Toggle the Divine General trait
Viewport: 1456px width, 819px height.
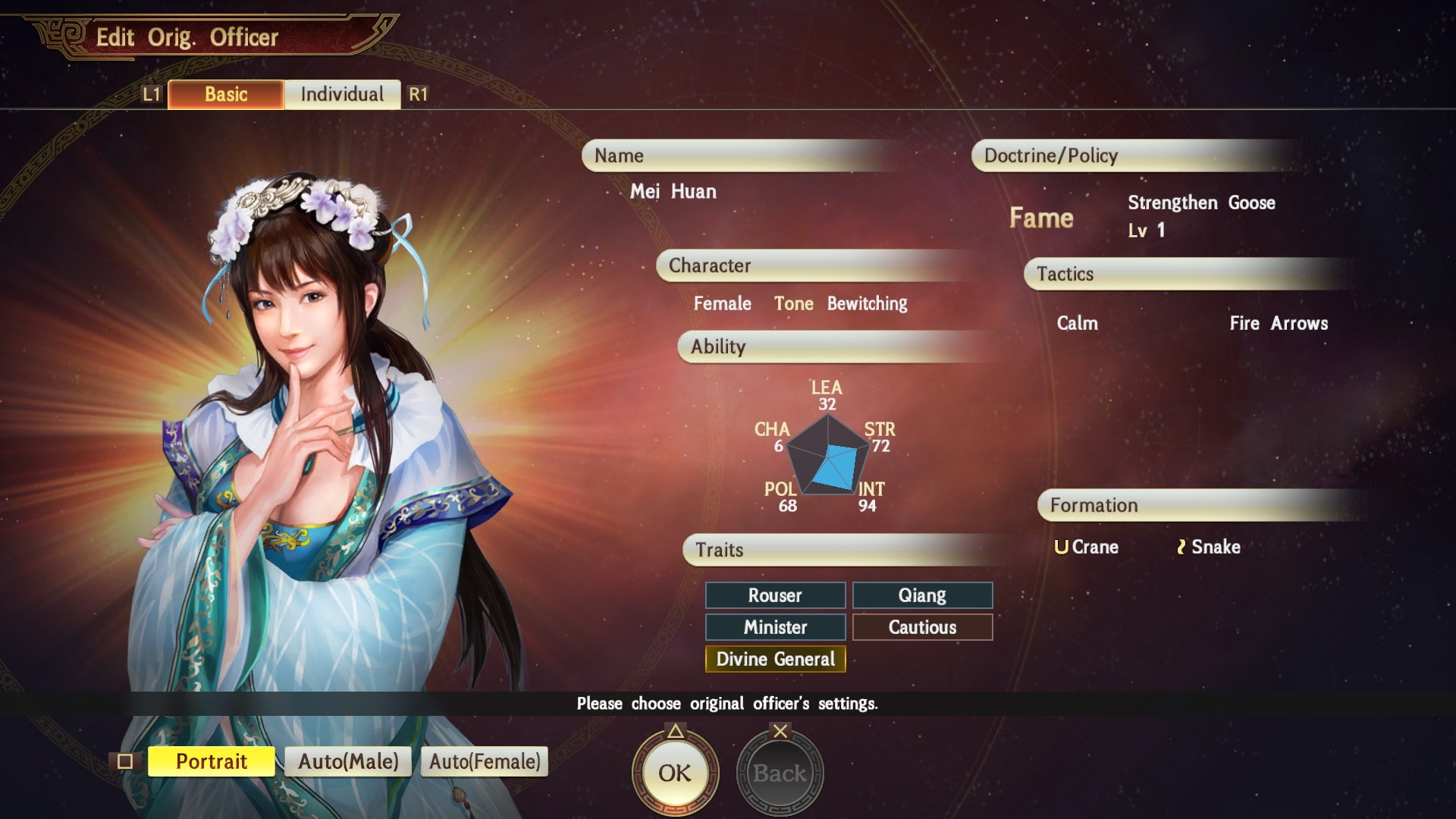(775, 660)
